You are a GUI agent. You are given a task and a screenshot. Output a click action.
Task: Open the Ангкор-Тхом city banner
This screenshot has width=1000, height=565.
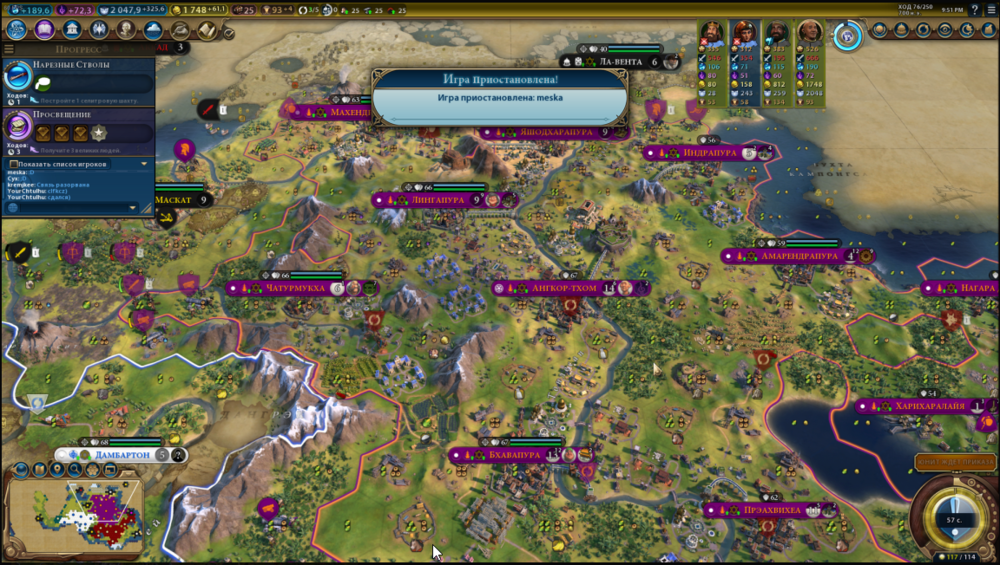(x=564, y=288)
